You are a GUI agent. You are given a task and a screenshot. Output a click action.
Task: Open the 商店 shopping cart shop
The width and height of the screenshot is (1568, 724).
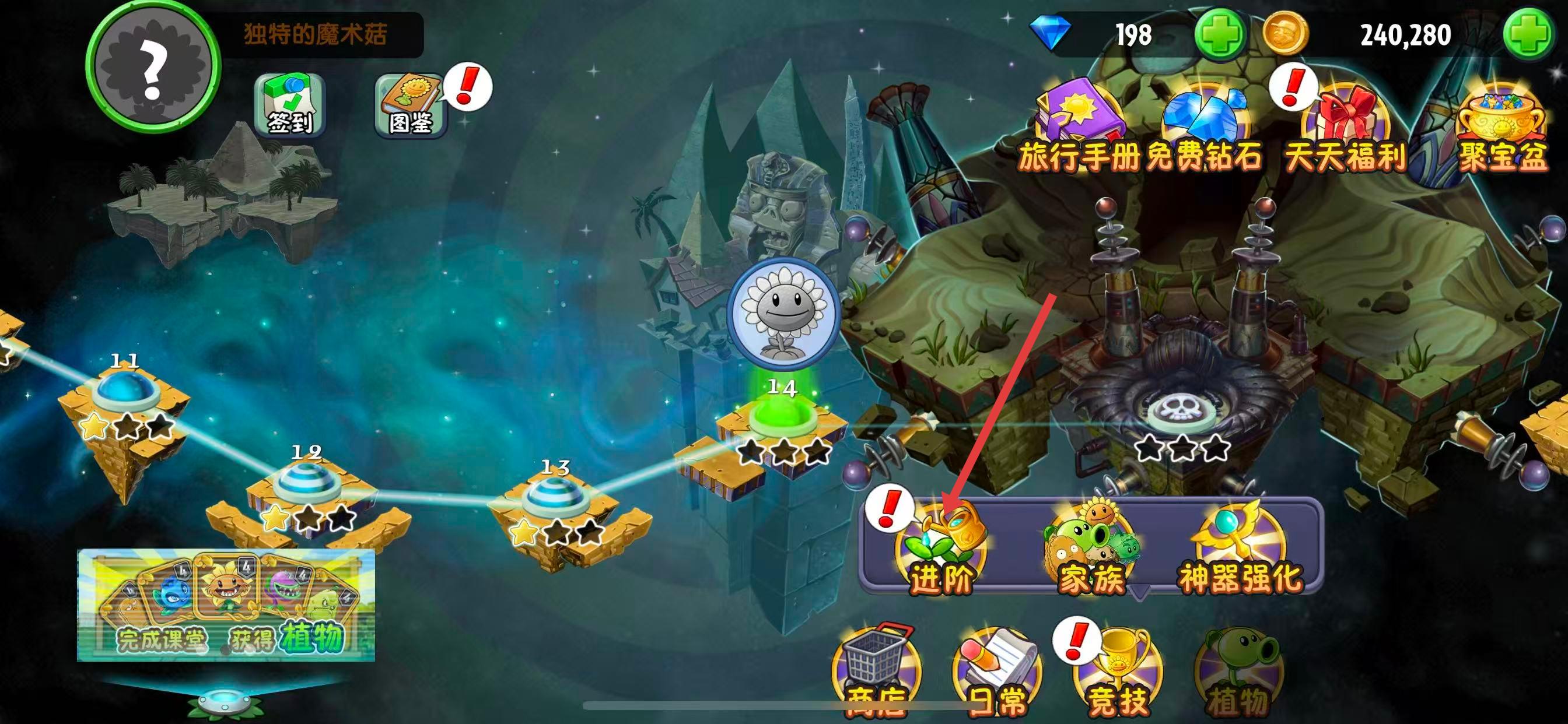click(876, 672)
